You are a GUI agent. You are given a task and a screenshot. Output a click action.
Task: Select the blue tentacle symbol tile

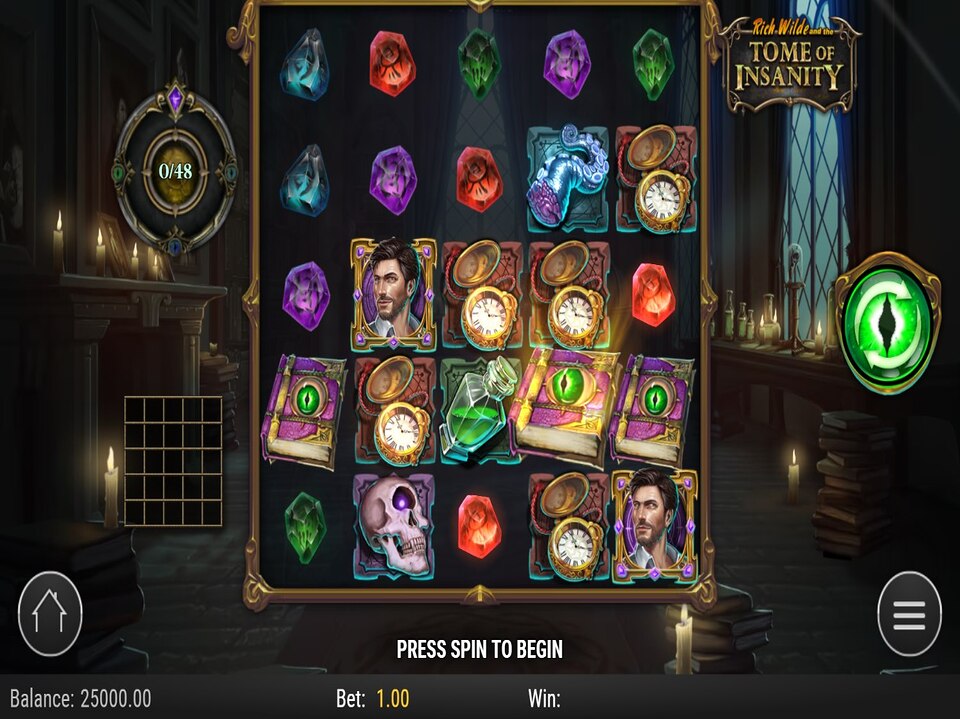(x=567, y=178)
